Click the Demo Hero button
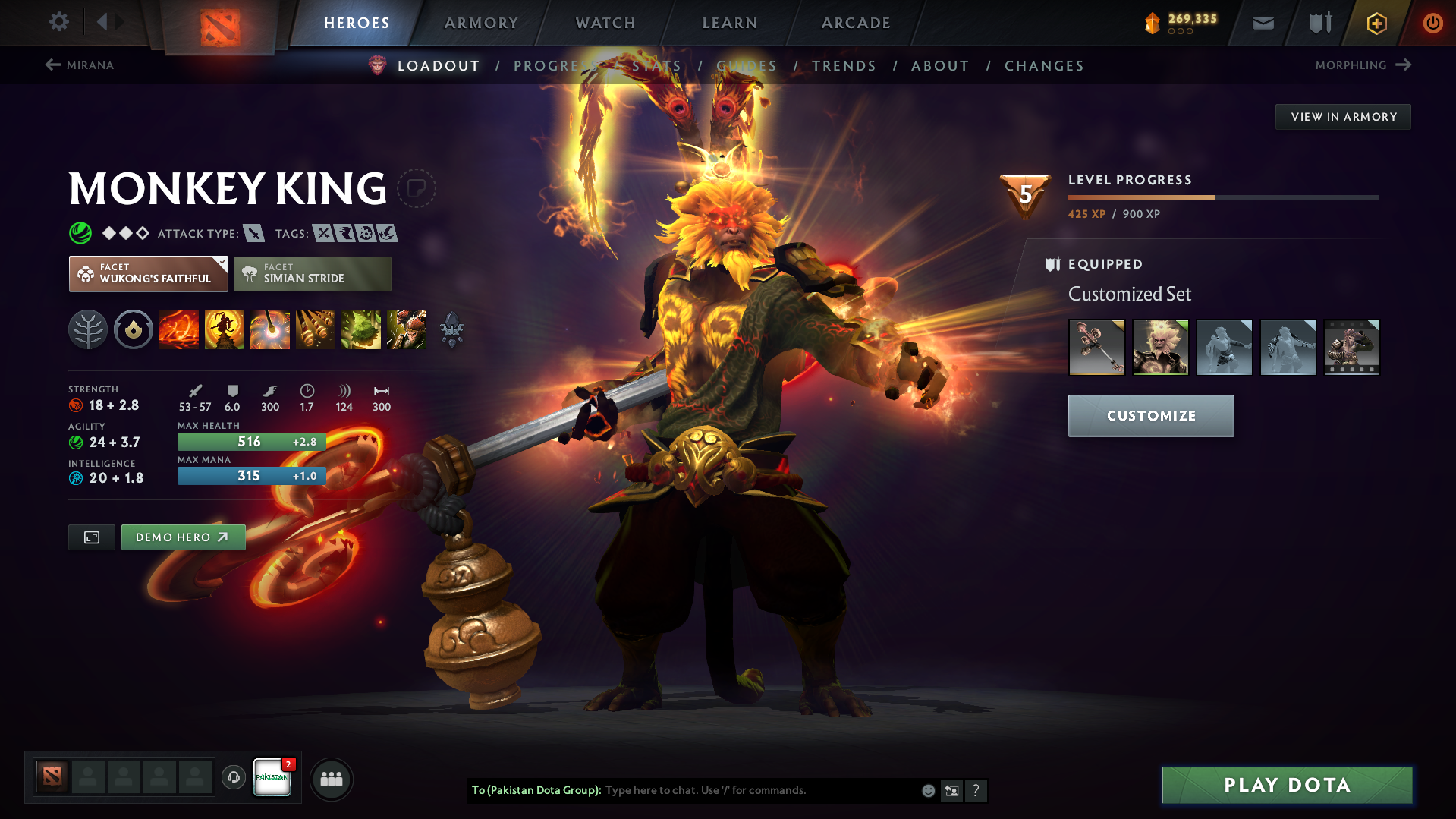The width and height of the screenshot is (1456, 819). (183, 537)
